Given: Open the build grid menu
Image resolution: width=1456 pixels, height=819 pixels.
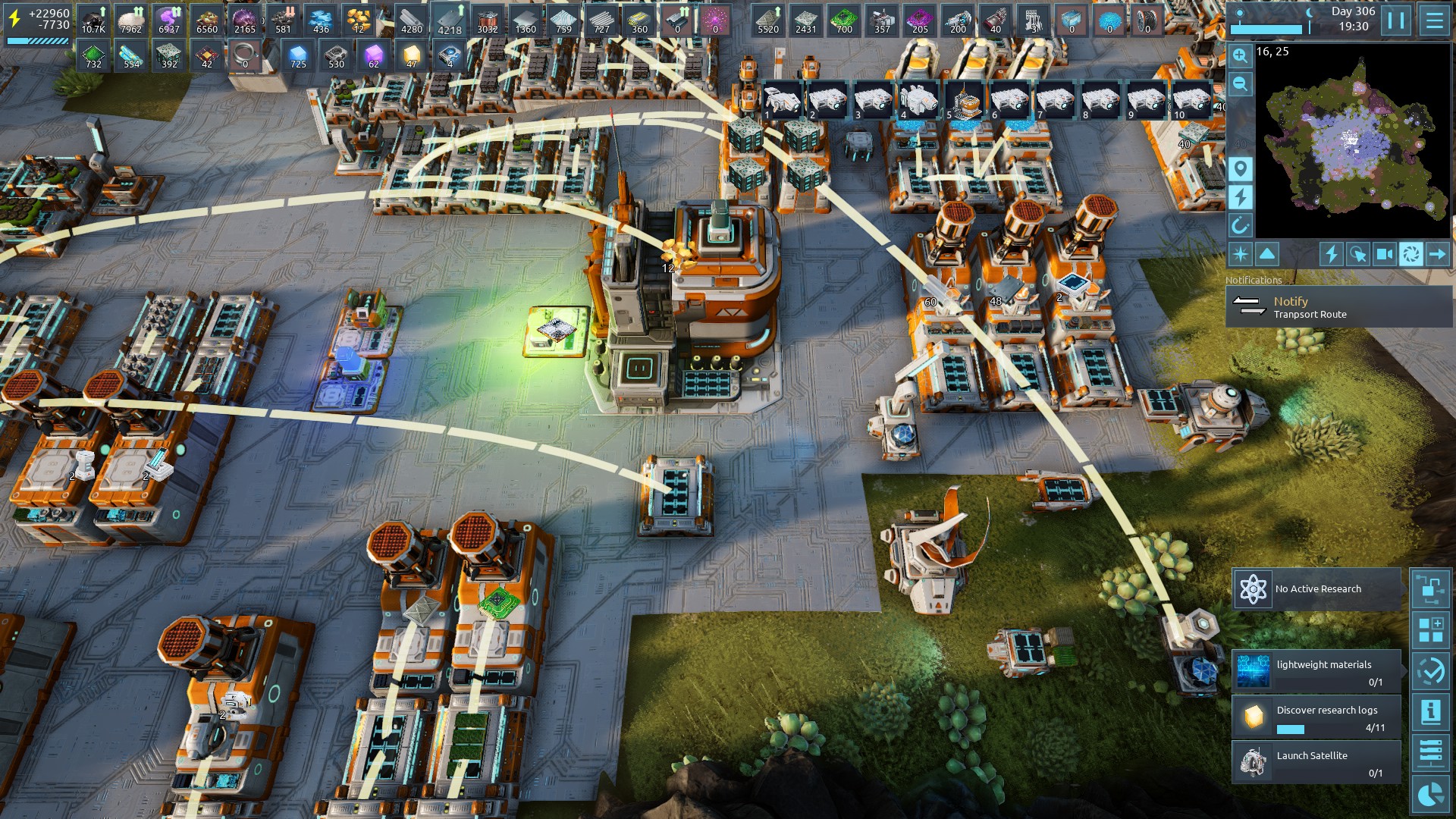Looking at the screenshot, I should coord(1430,629).
